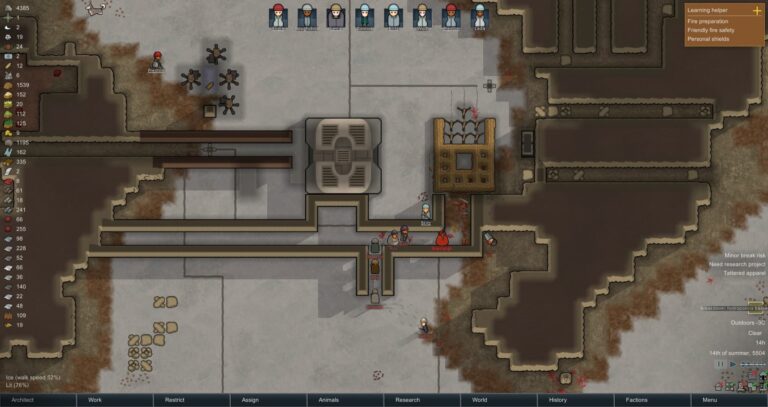
Task: Pause the game with the pause button
Action: 722,364
